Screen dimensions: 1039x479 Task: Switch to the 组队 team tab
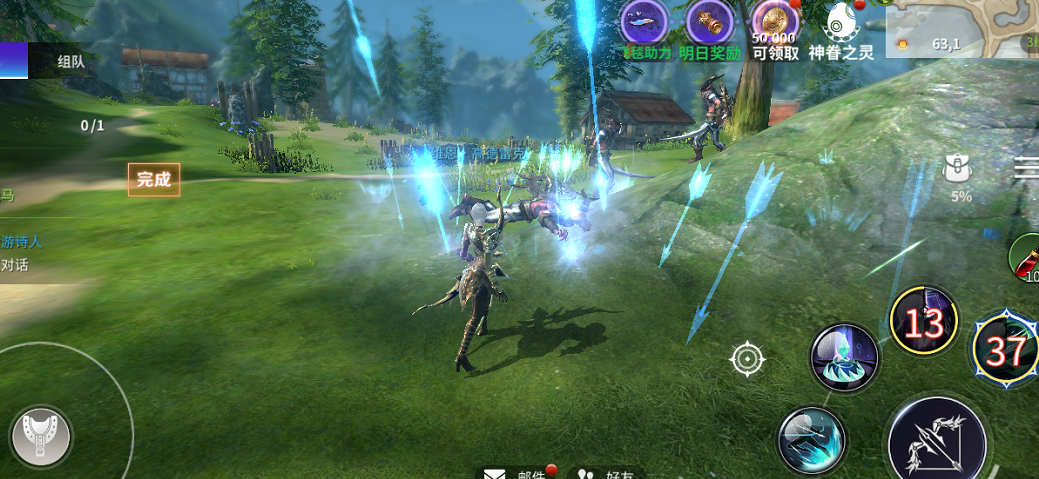pos(70,61)
